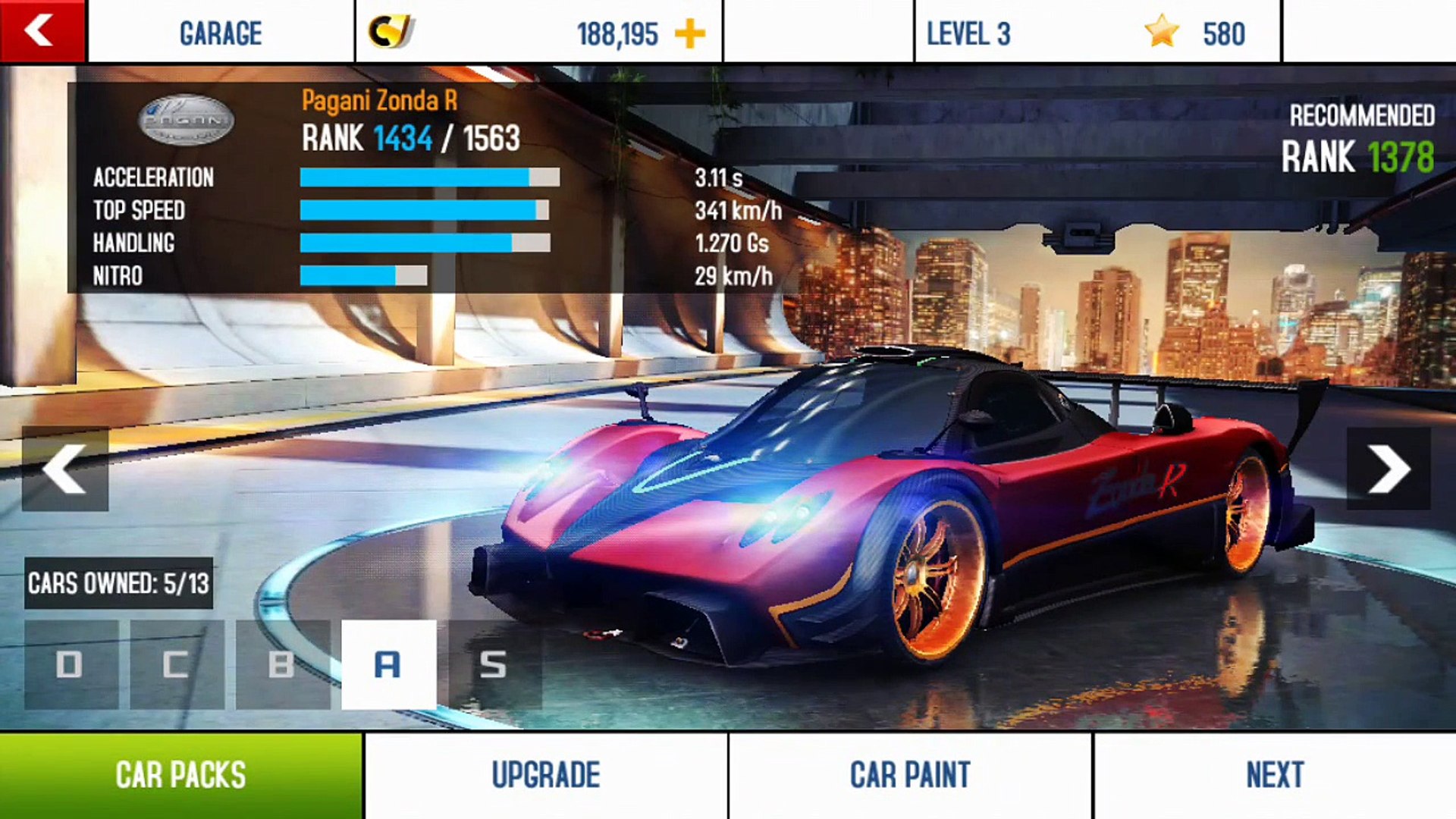Go back with the red arrow button
Image resolution: width=1456 pixels, height=819 pixels.
[x=42, y=32]
